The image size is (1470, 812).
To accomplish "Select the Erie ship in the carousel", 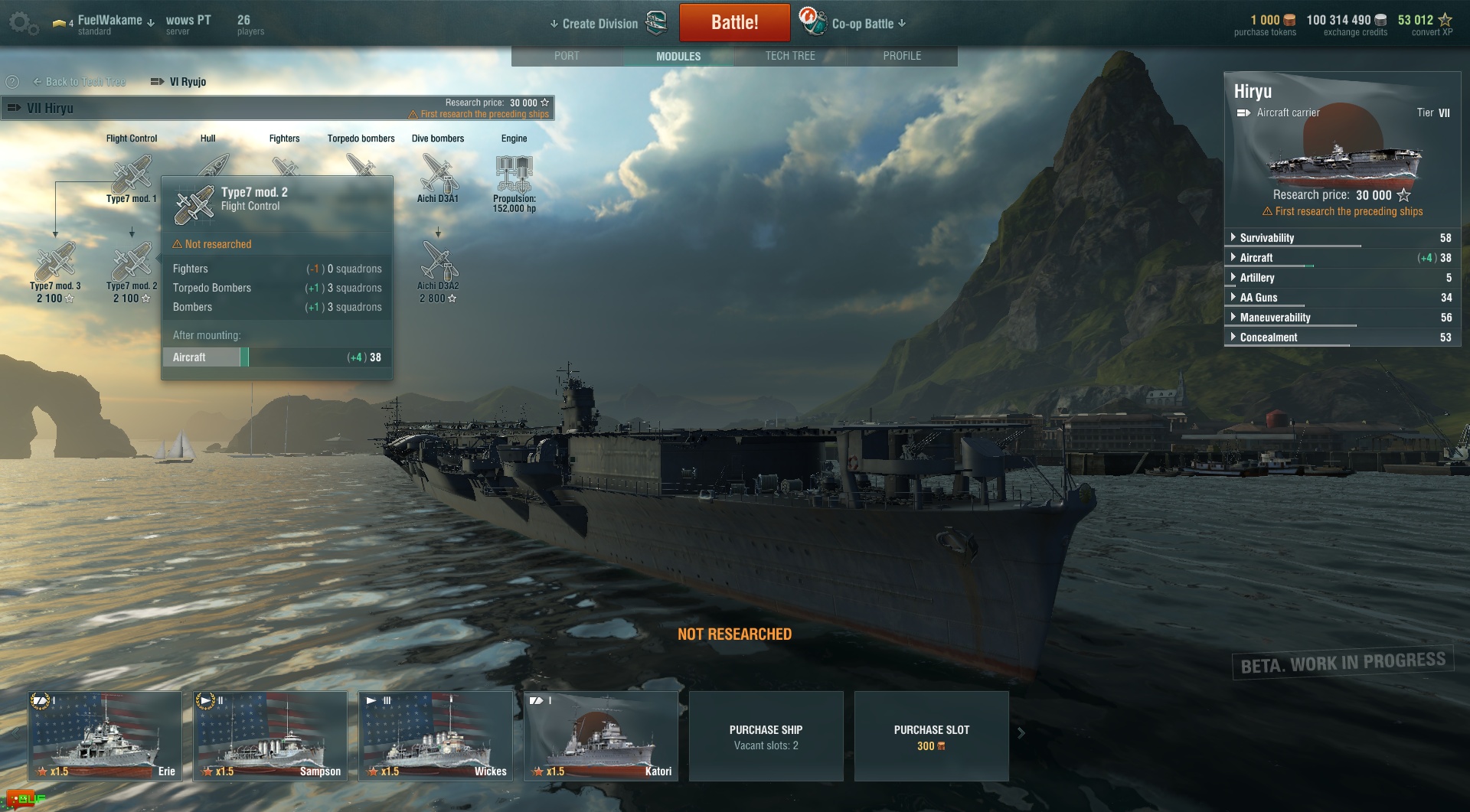I will pos(105,735).
